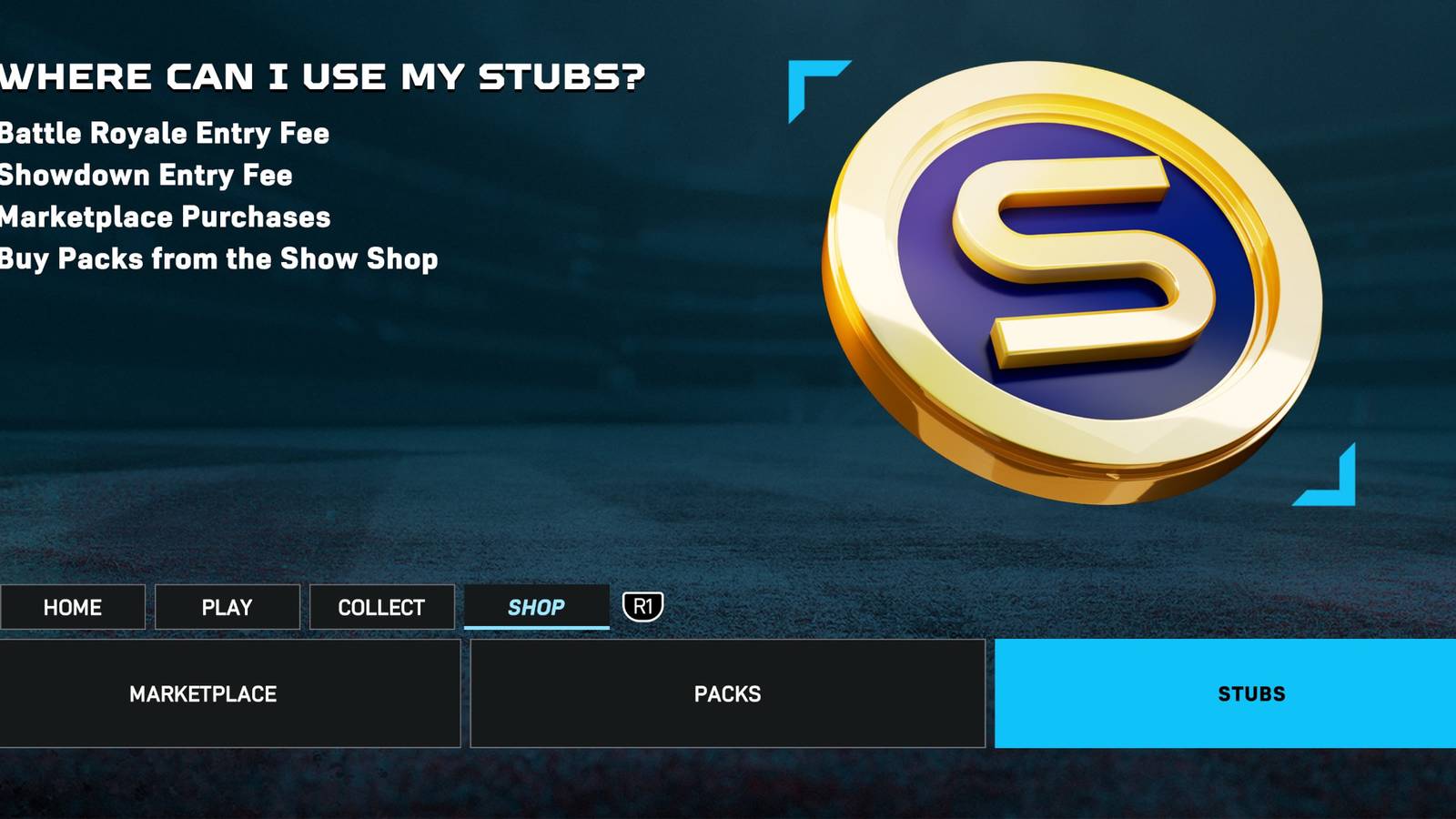Image resolution: width=1456 pixels, height=819 pixels.
Task: Switch to the HOME tab
Action: pyautogui.click(x=73, y=606)
